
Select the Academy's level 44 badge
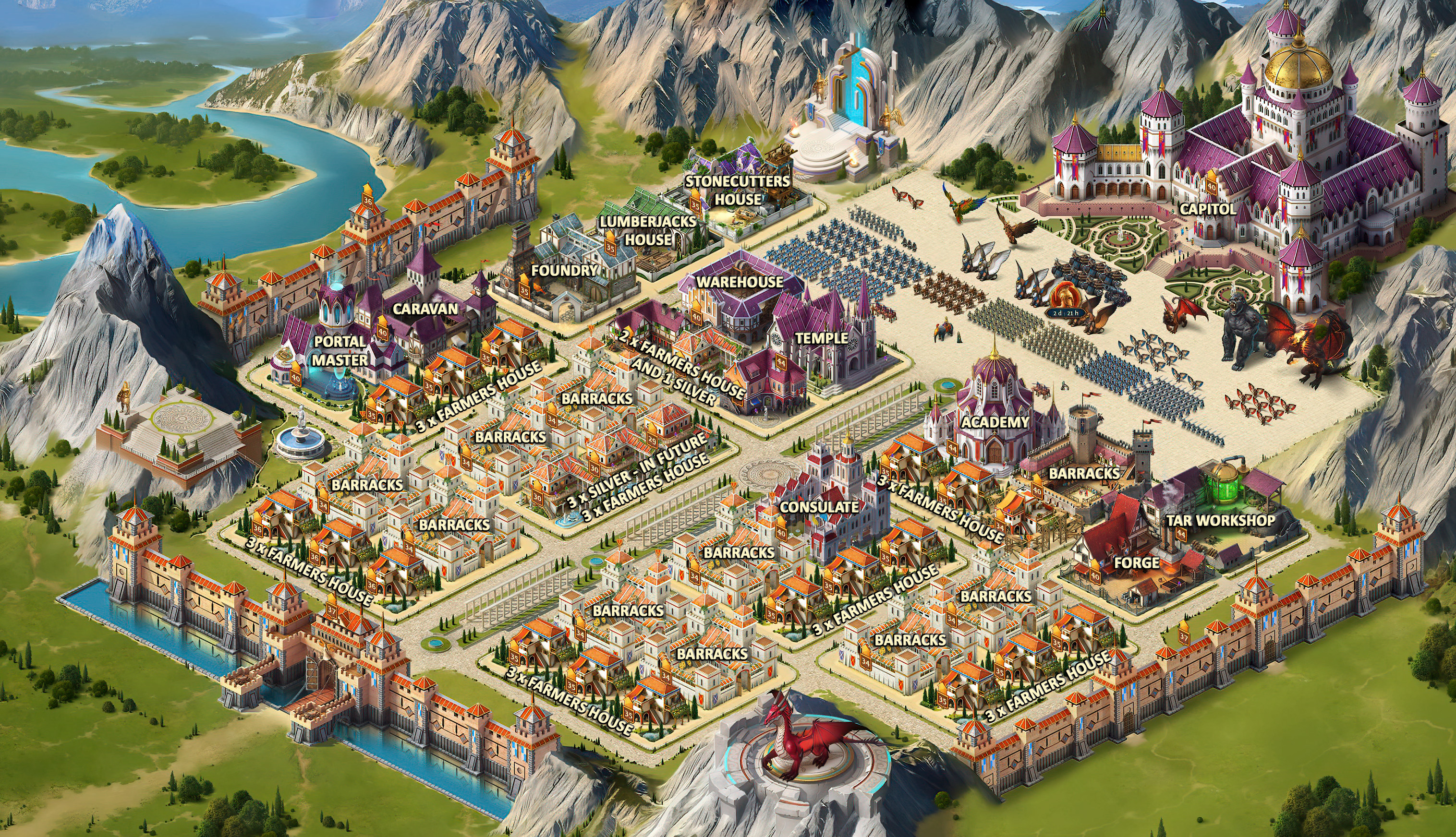(x=952, y=447)
